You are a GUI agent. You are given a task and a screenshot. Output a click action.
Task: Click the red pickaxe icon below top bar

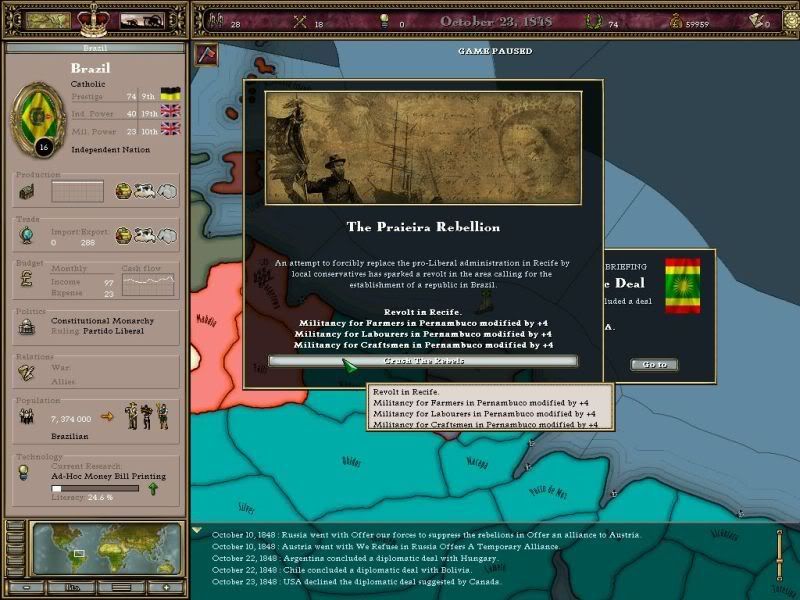click(206, 55)
